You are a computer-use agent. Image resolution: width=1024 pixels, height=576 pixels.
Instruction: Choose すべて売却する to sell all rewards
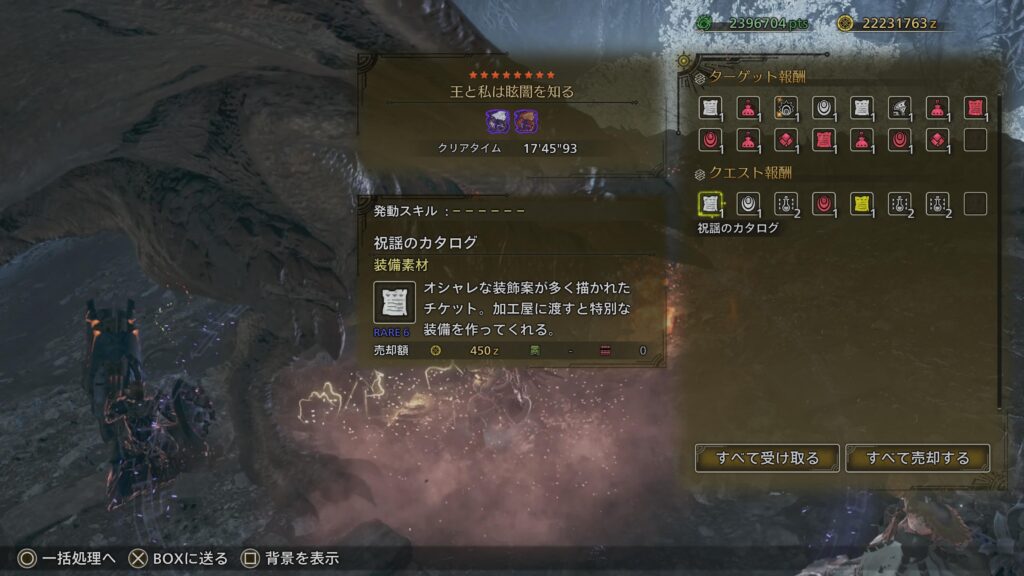918,458
